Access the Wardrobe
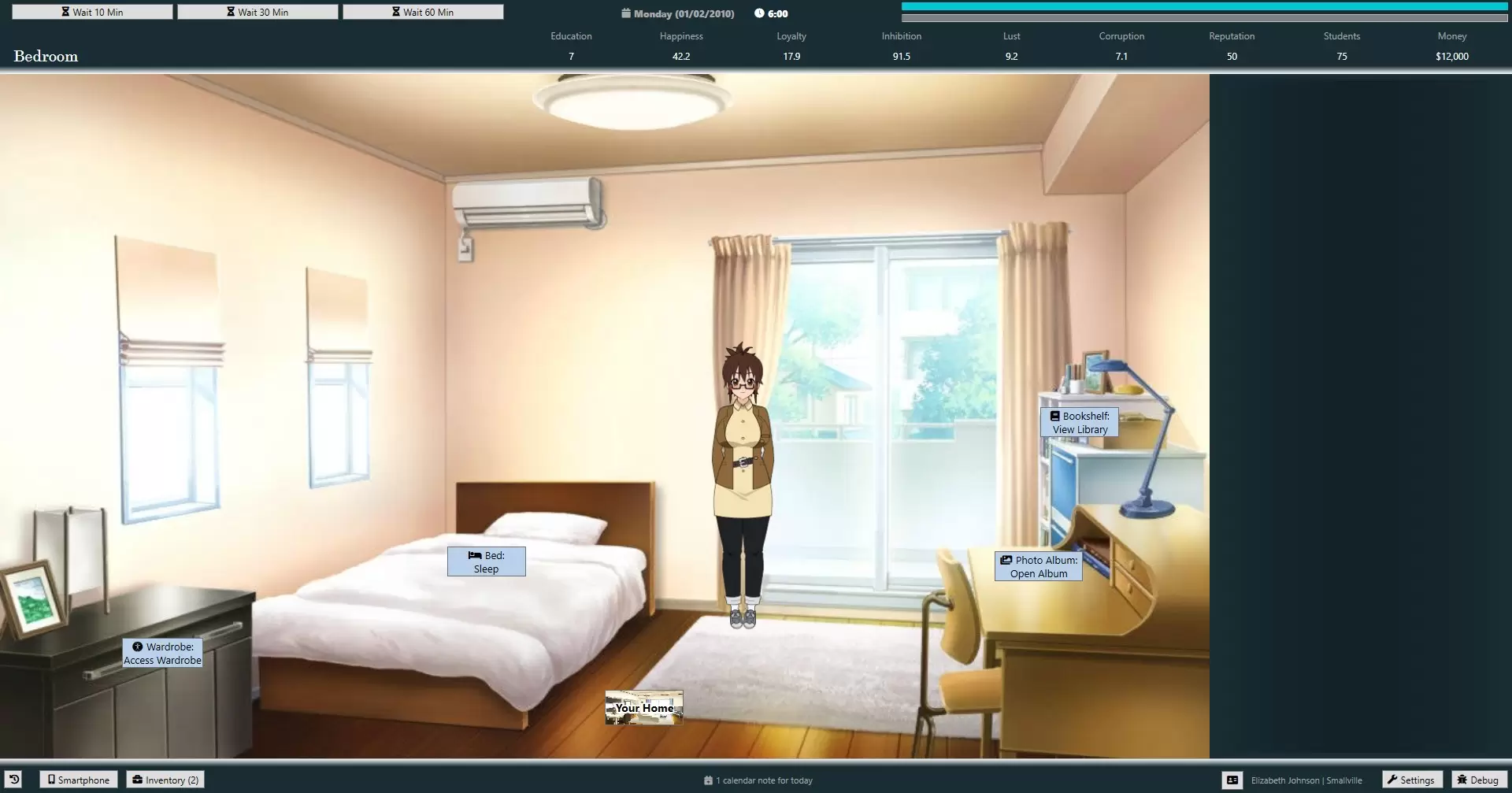 (162, 654)
